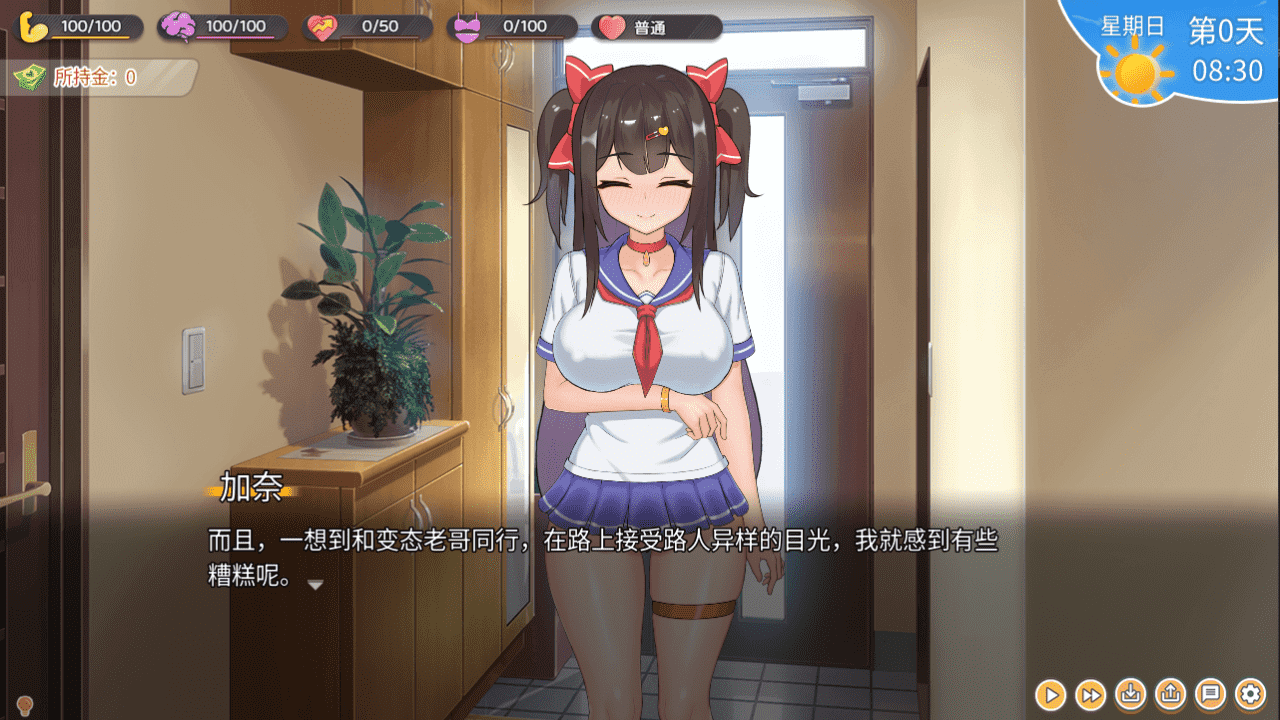Click the brain icon next to 100/100

[x=178, y=25]
